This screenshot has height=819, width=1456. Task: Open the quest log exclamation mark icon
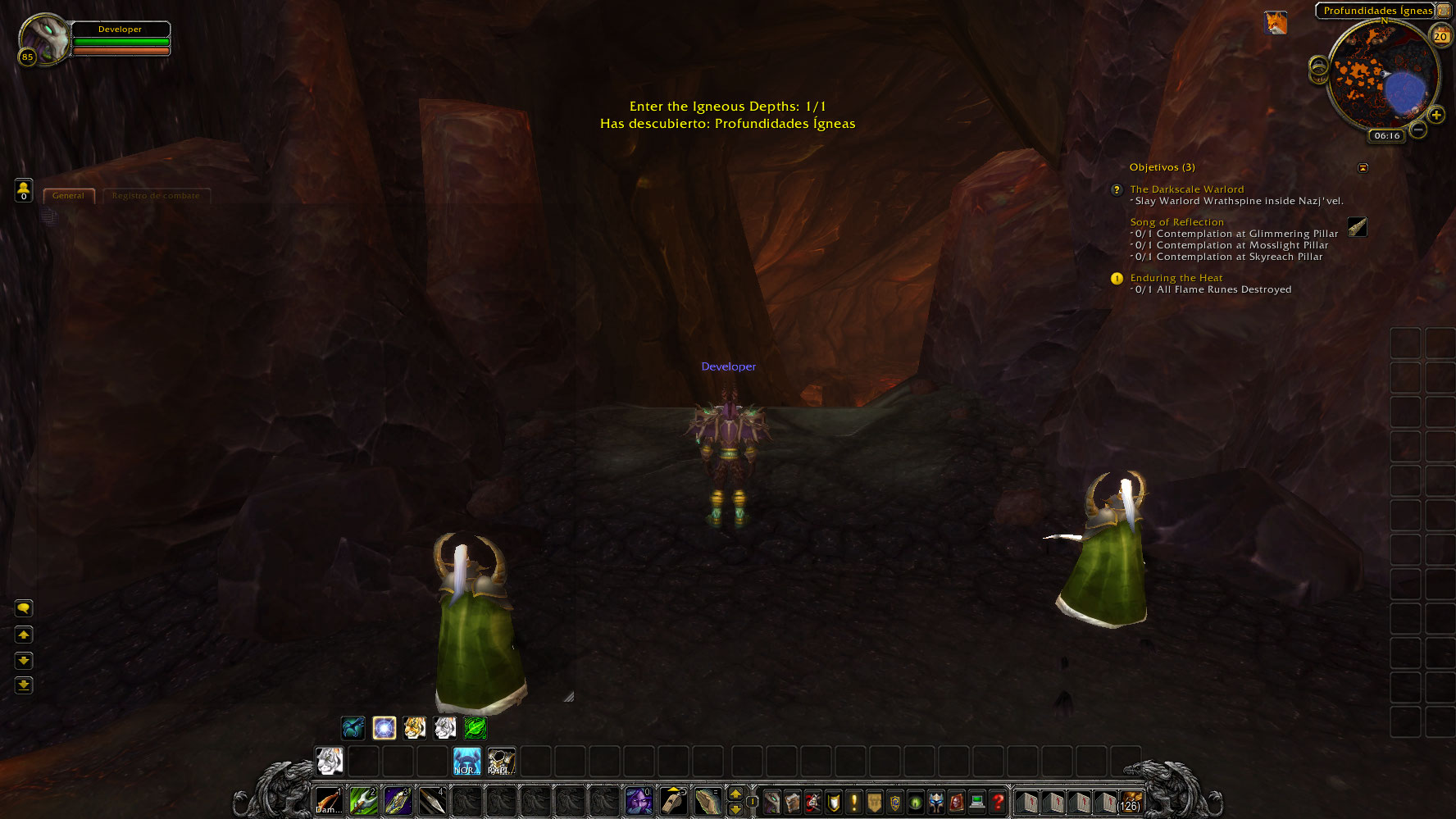[x=854, y=803]
